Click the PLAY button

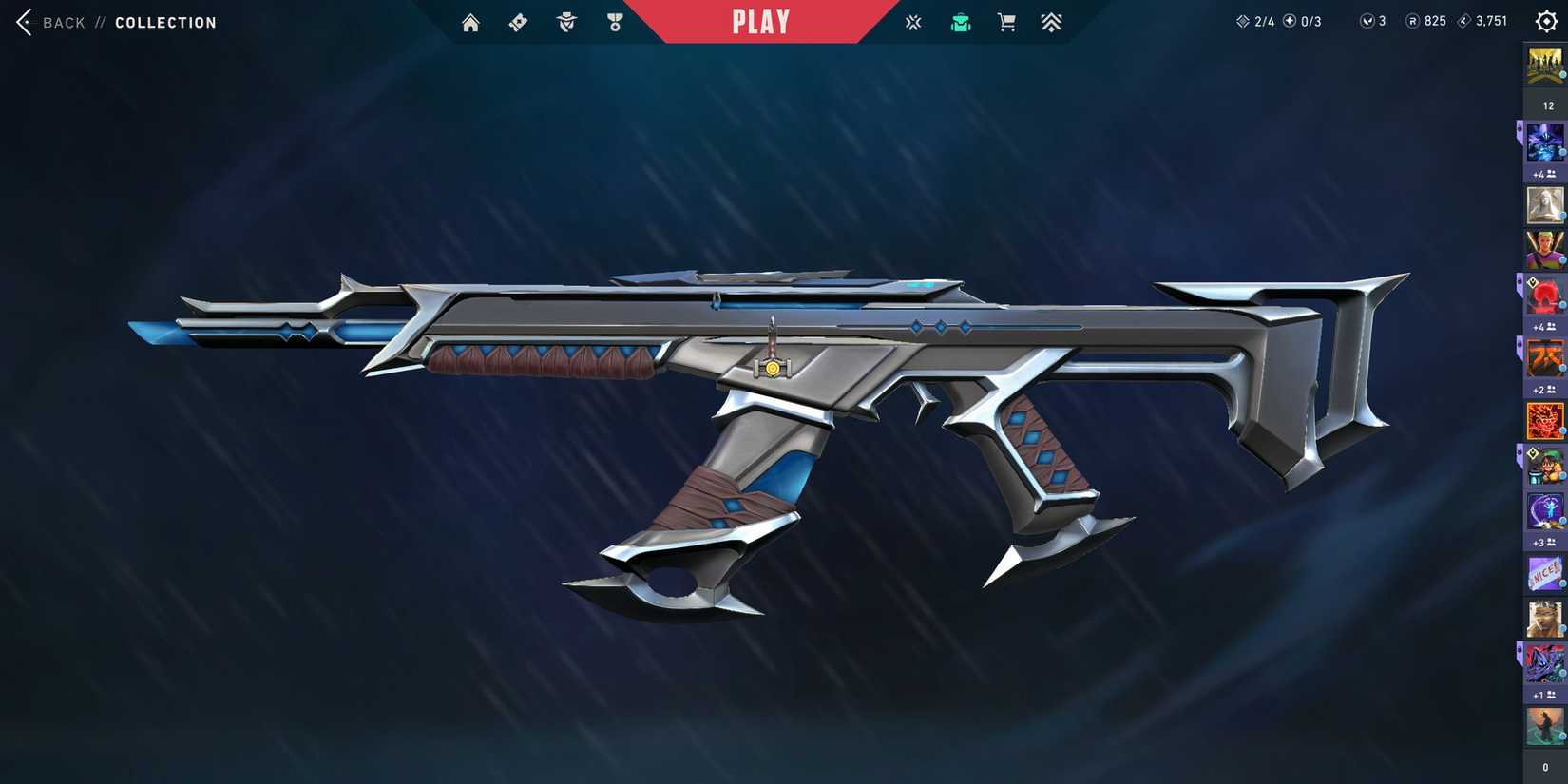(760, 21)
